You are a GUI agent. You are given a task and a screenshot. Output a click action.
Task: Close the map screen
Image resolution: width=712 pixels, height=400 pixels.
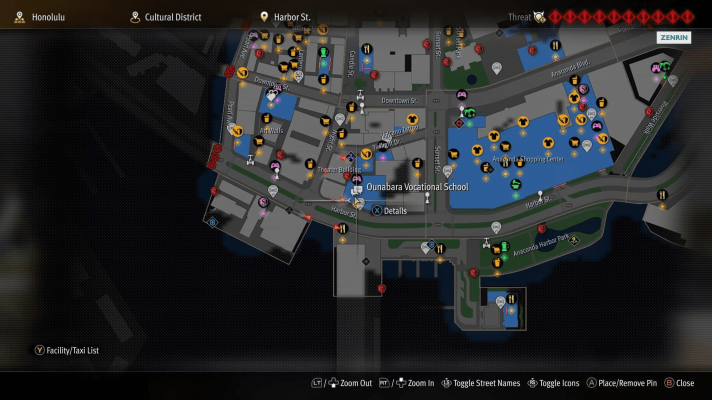click(x=678, y=383)
